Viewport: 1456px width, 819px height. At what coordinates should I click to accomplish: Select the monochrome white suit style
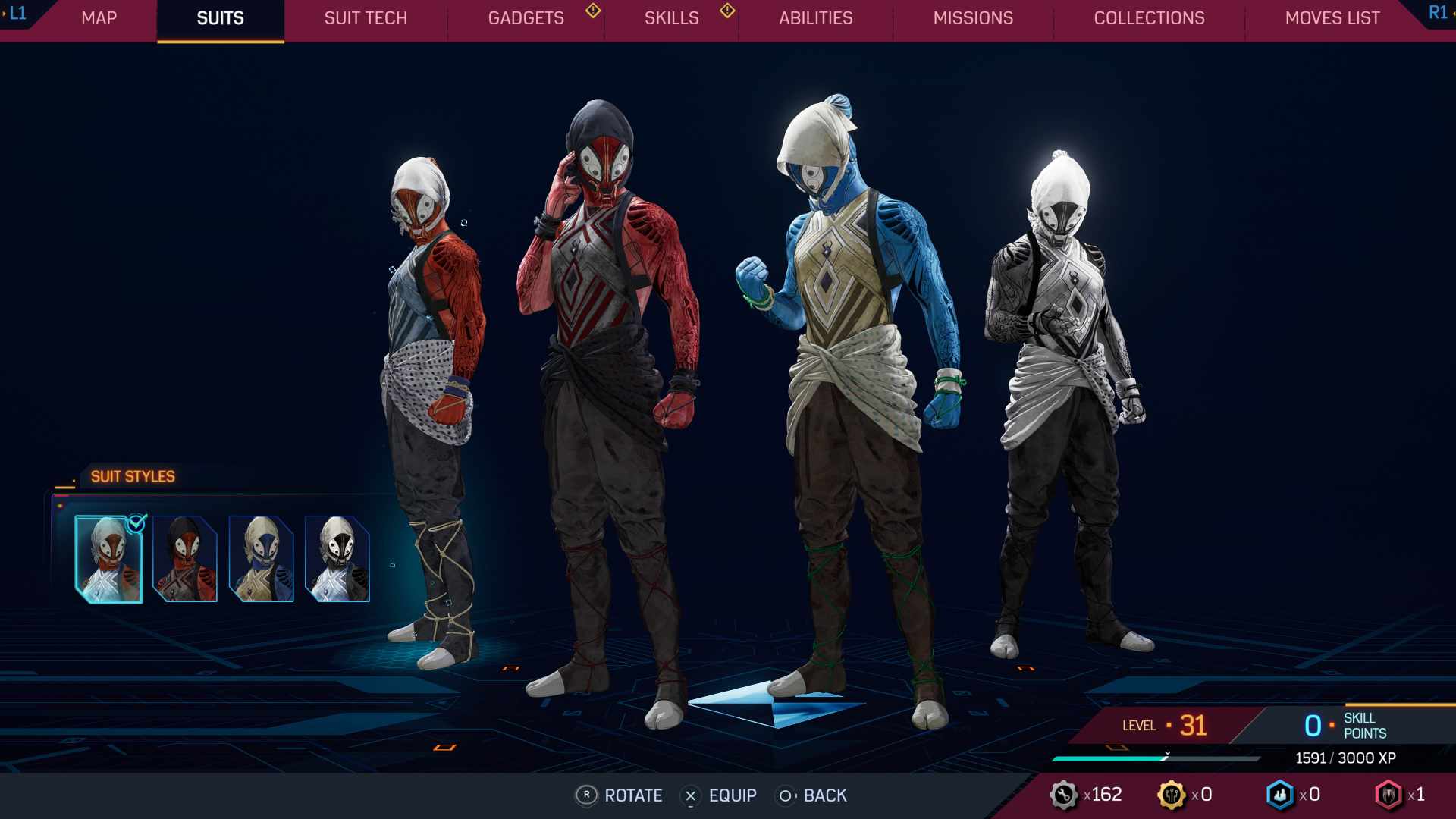point(339,557)
